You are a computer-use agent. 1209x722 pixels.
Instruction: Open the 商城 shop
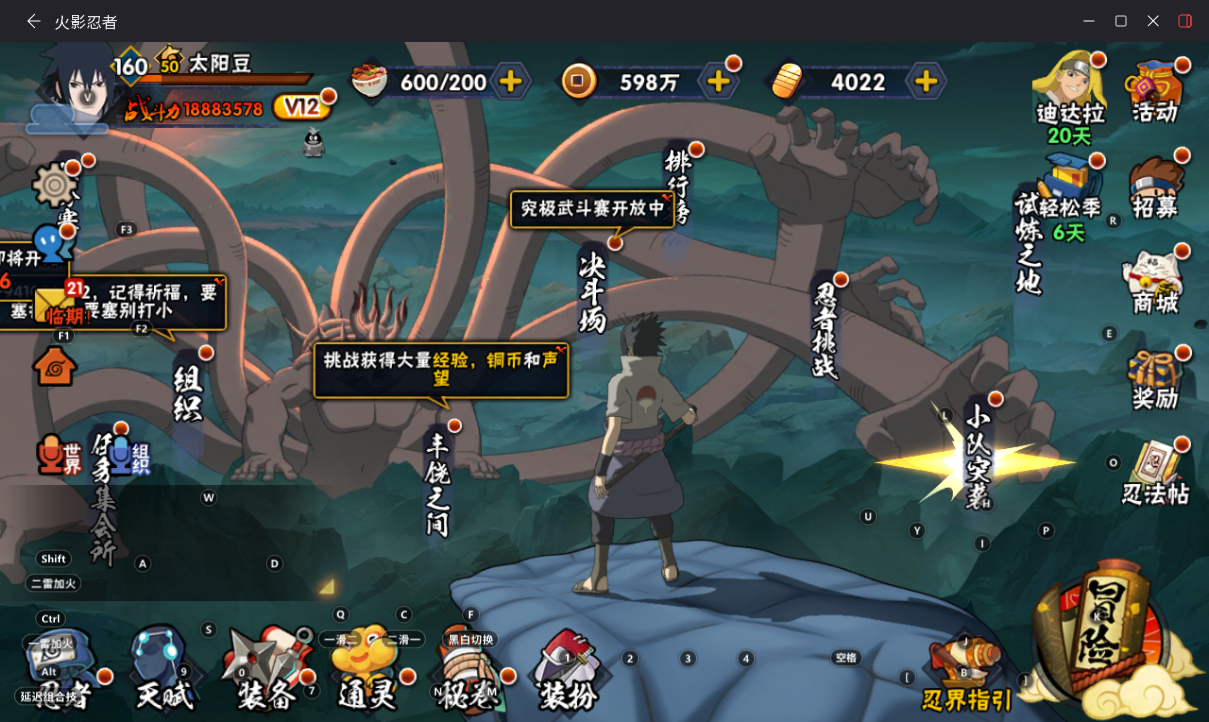1155,282
